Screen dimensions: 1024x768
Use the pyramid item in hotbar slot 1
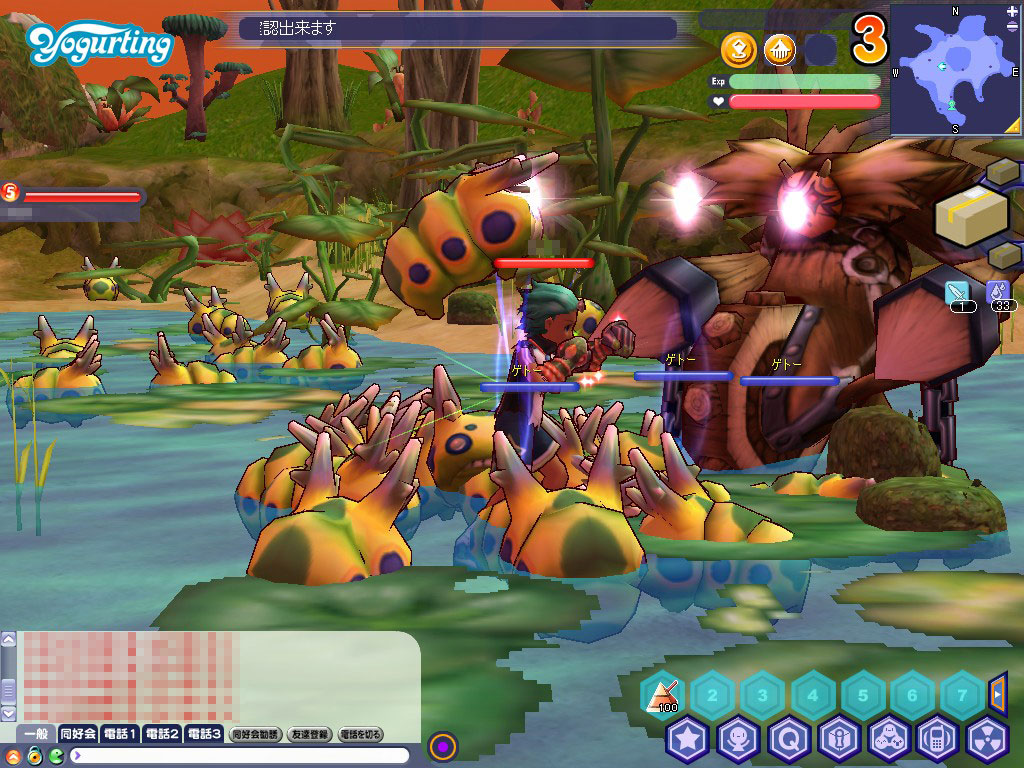click(x=661, y=693)
